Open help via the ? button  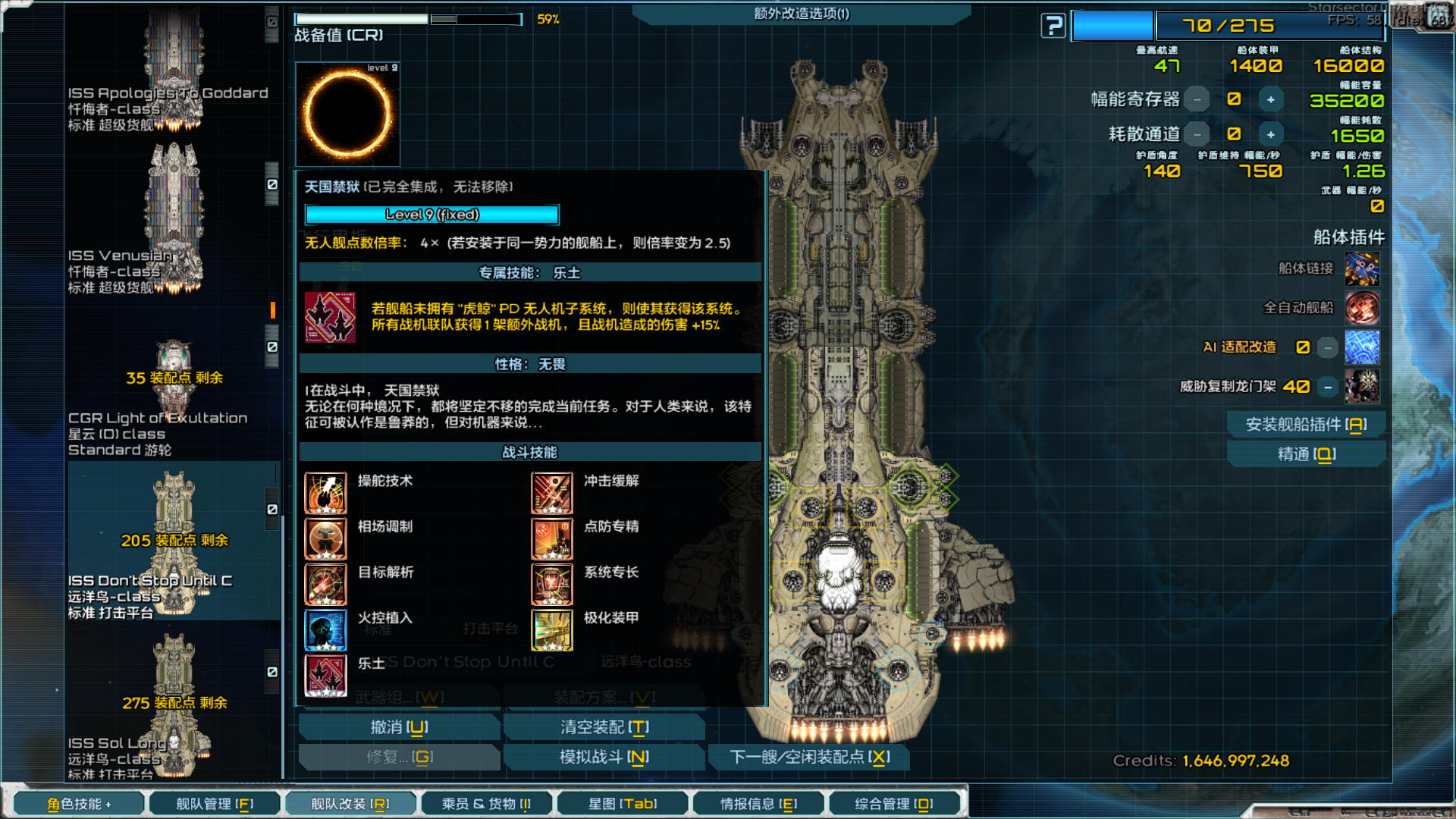[x=1052, y=25]
